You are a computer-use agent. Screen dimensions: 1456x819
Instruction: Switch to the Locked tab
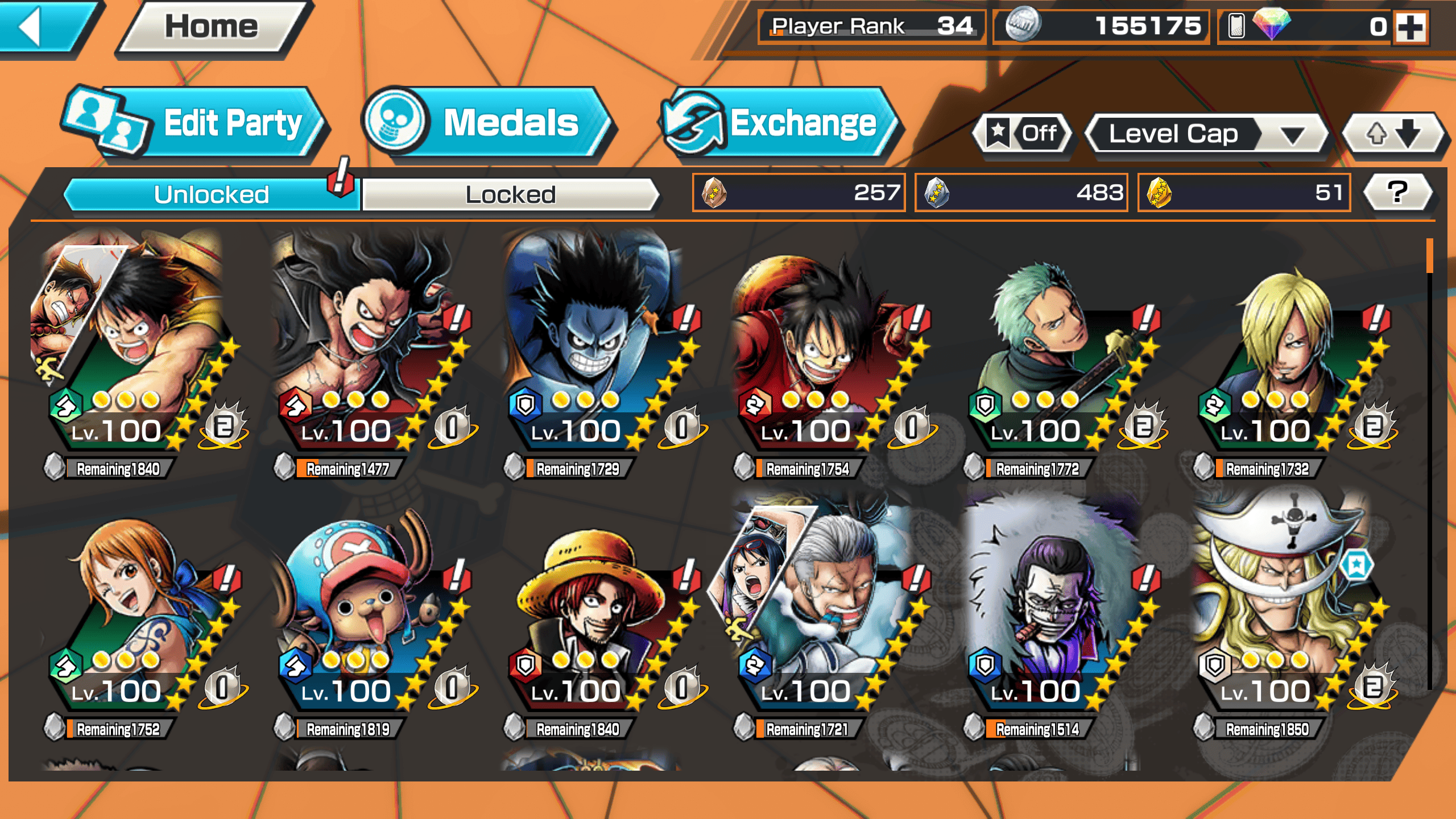point(510,195)
